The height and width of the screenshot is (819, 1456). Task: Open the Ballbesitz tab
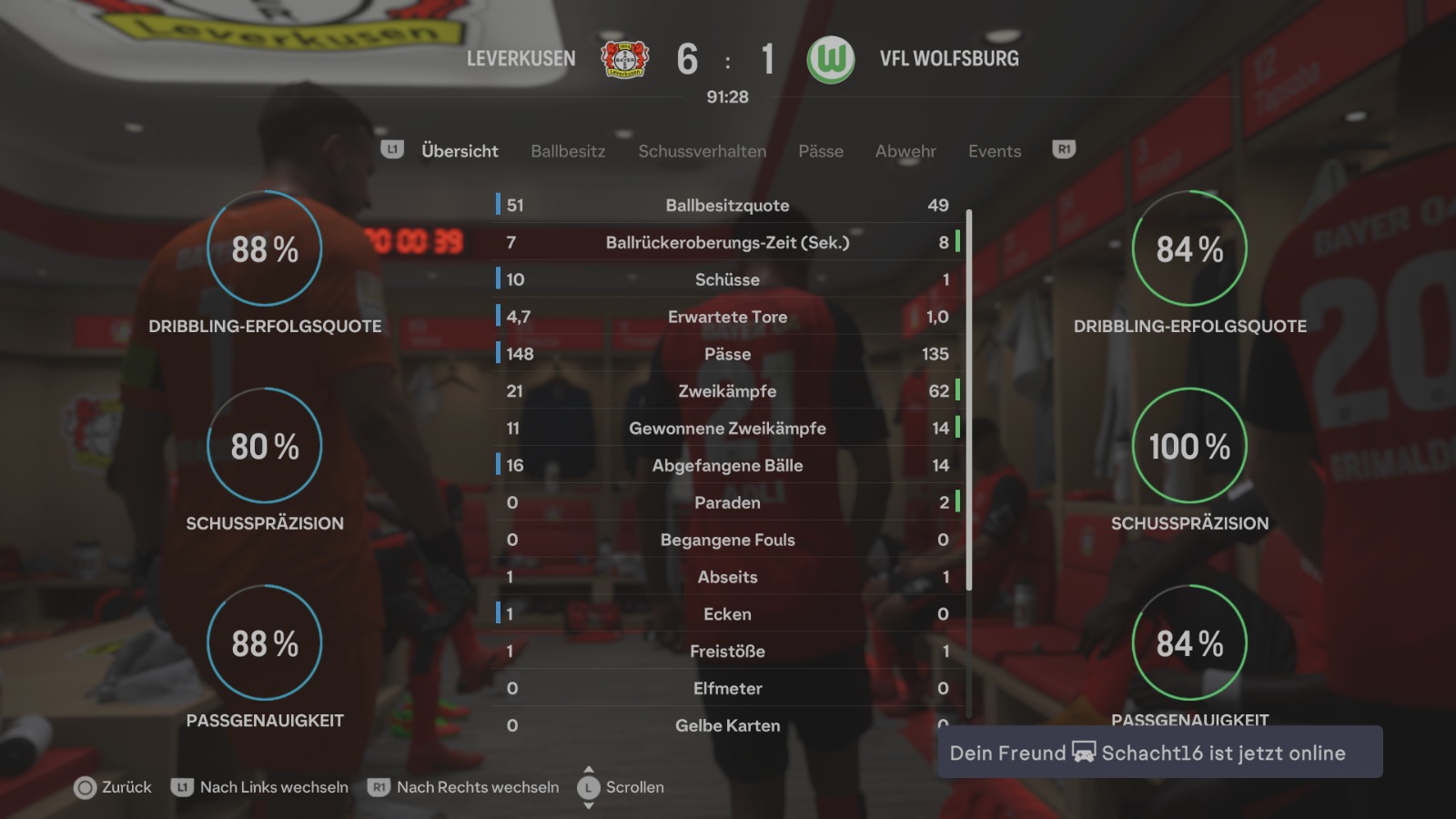pos(568,151)
